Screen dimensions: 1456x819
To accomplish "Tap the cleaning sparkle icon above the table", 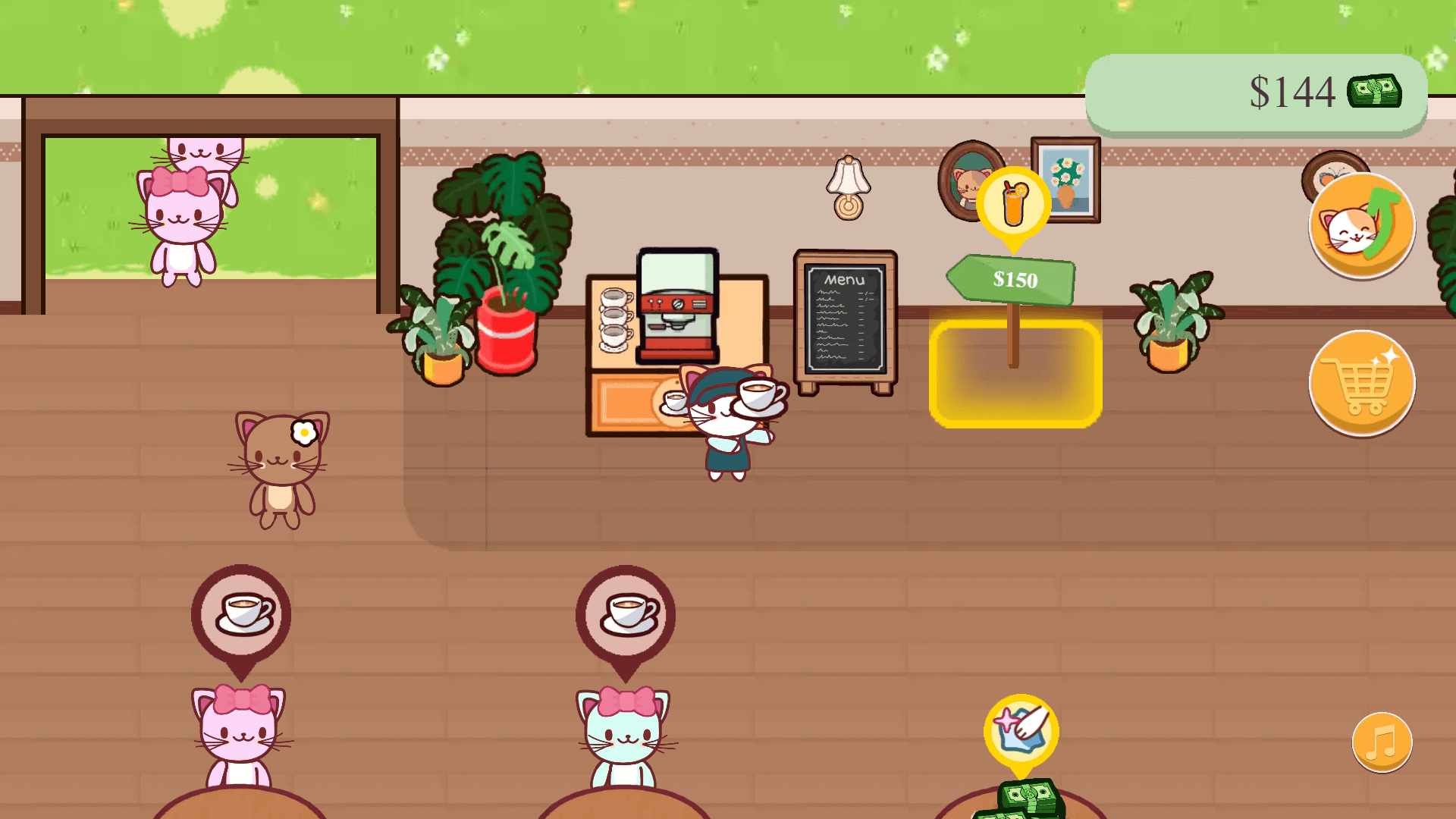I will point(1022,730).
